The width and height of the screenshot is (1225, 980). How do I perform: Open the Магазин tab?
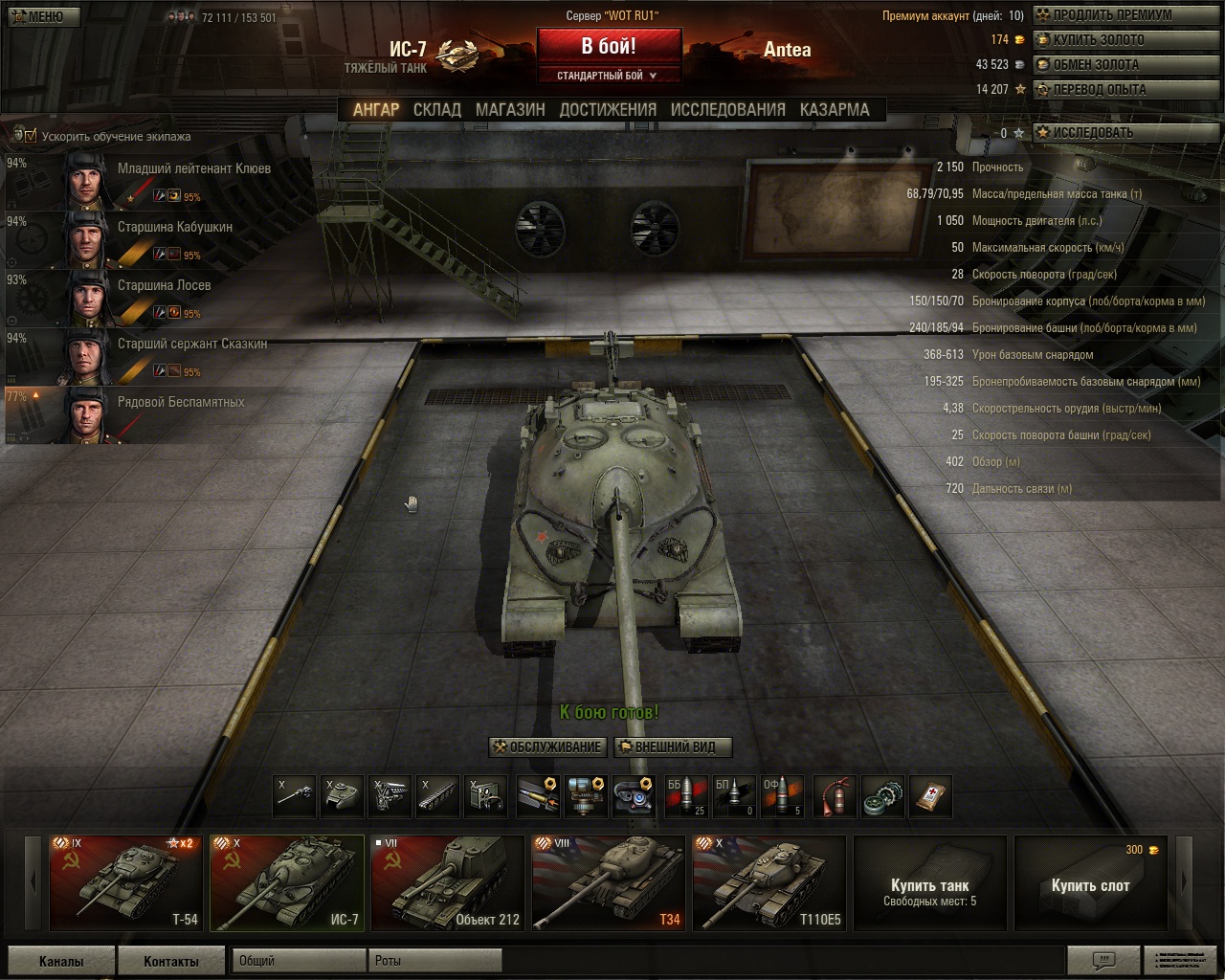pos(510,110)
